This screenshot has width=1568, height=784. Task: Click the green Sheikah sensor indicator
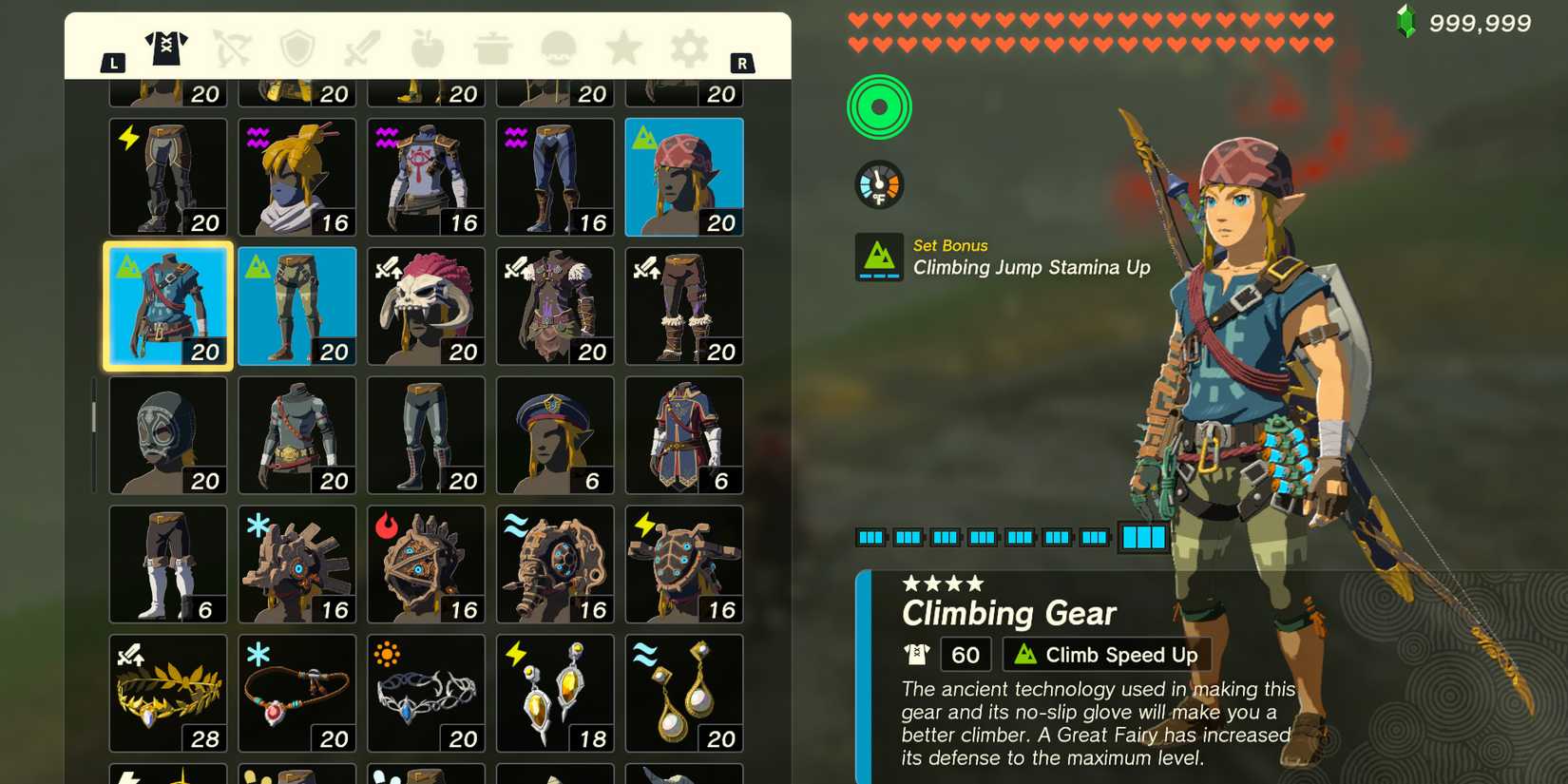[x=879, y=106]
